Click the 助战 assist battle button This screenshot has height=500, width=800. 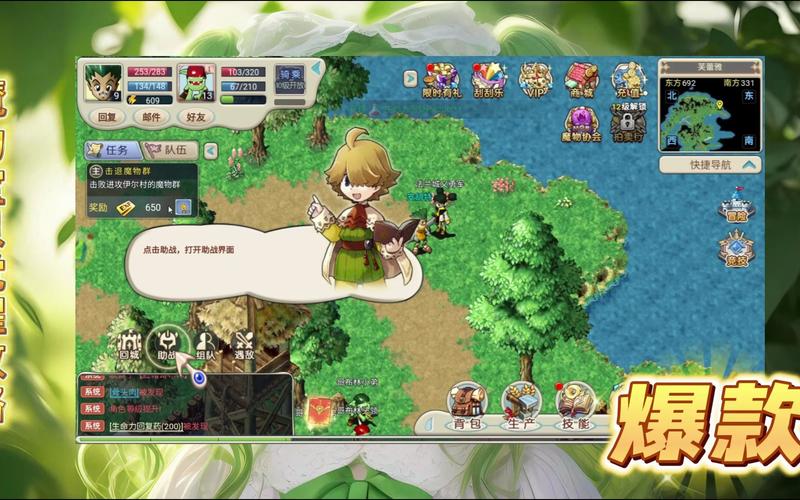point(166,345)
